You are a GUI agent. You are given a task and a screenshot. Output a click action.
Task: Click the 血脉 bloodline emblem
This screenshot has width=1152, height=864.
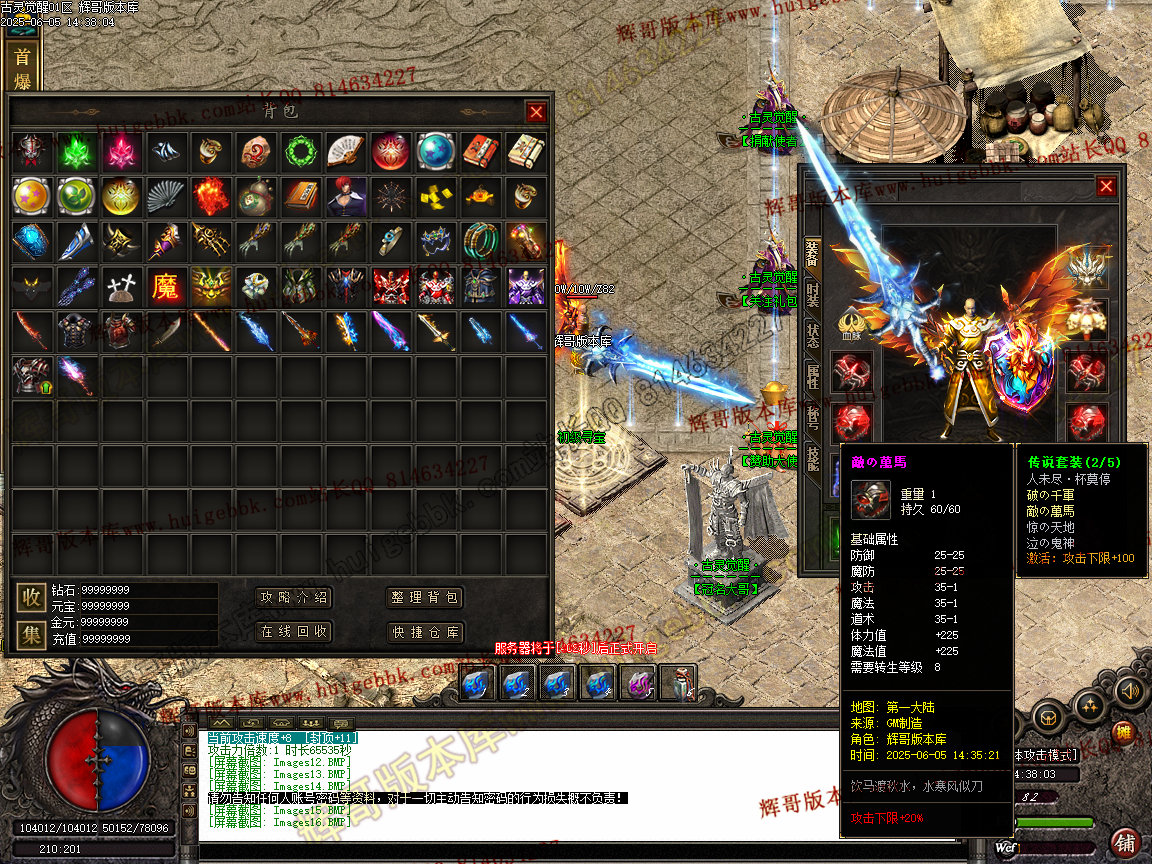click(x=852, y=325)
